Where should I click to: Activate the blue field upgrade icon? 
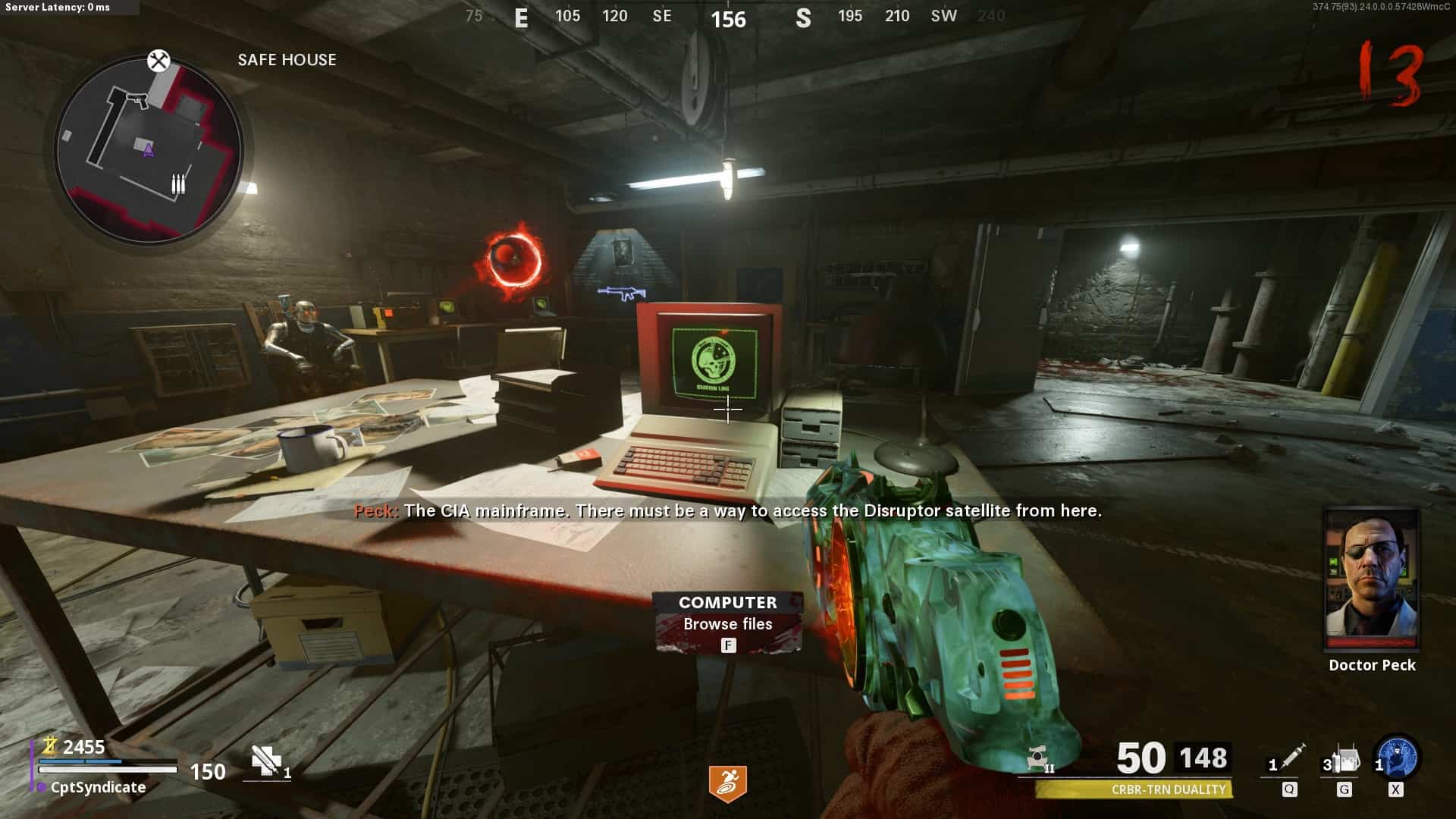(x=1397, y=758)
